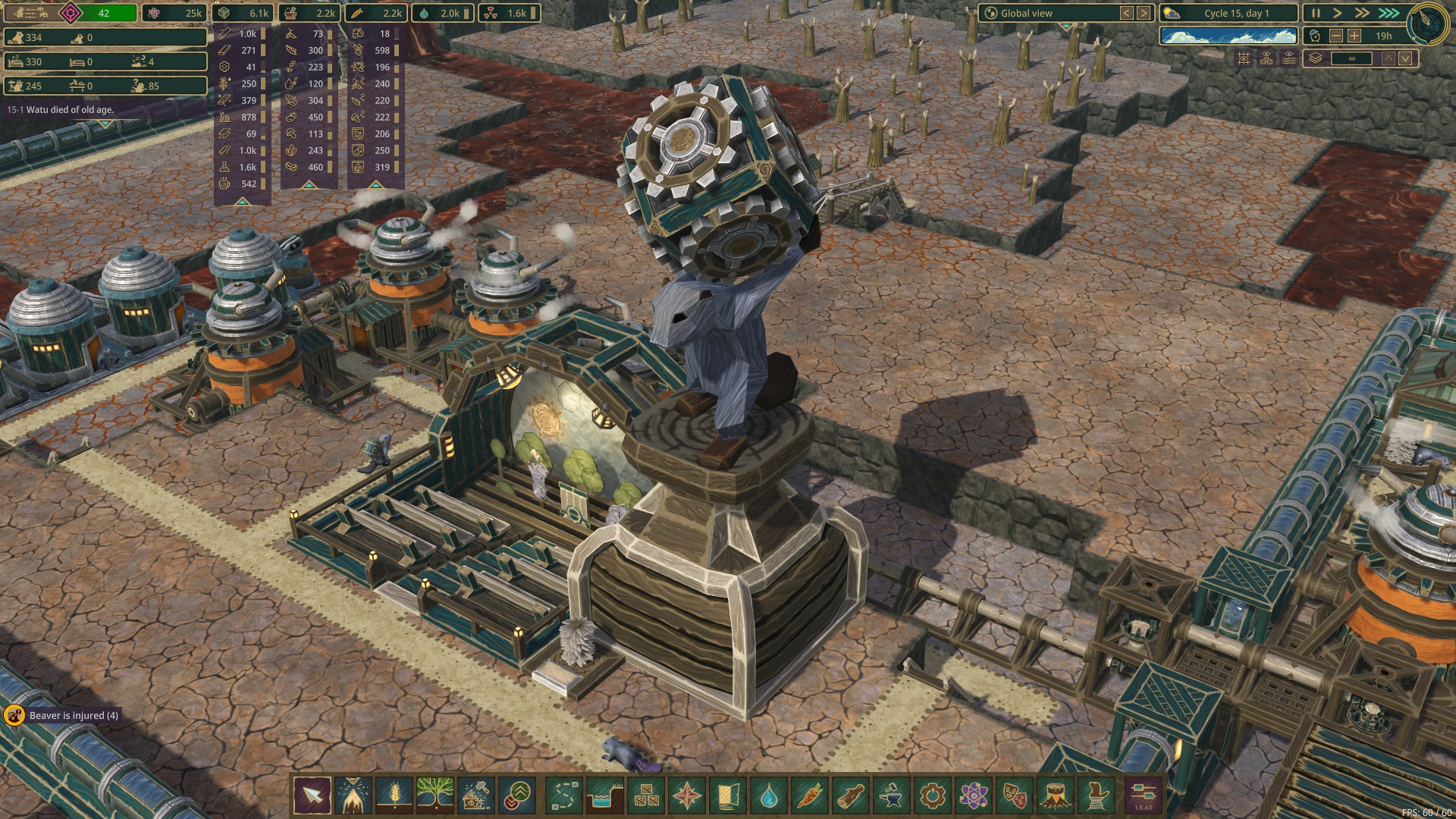Select the cursor tool in toolbar
The width and height of the screenshot is (1456, 819).
[x=312, y=795]
